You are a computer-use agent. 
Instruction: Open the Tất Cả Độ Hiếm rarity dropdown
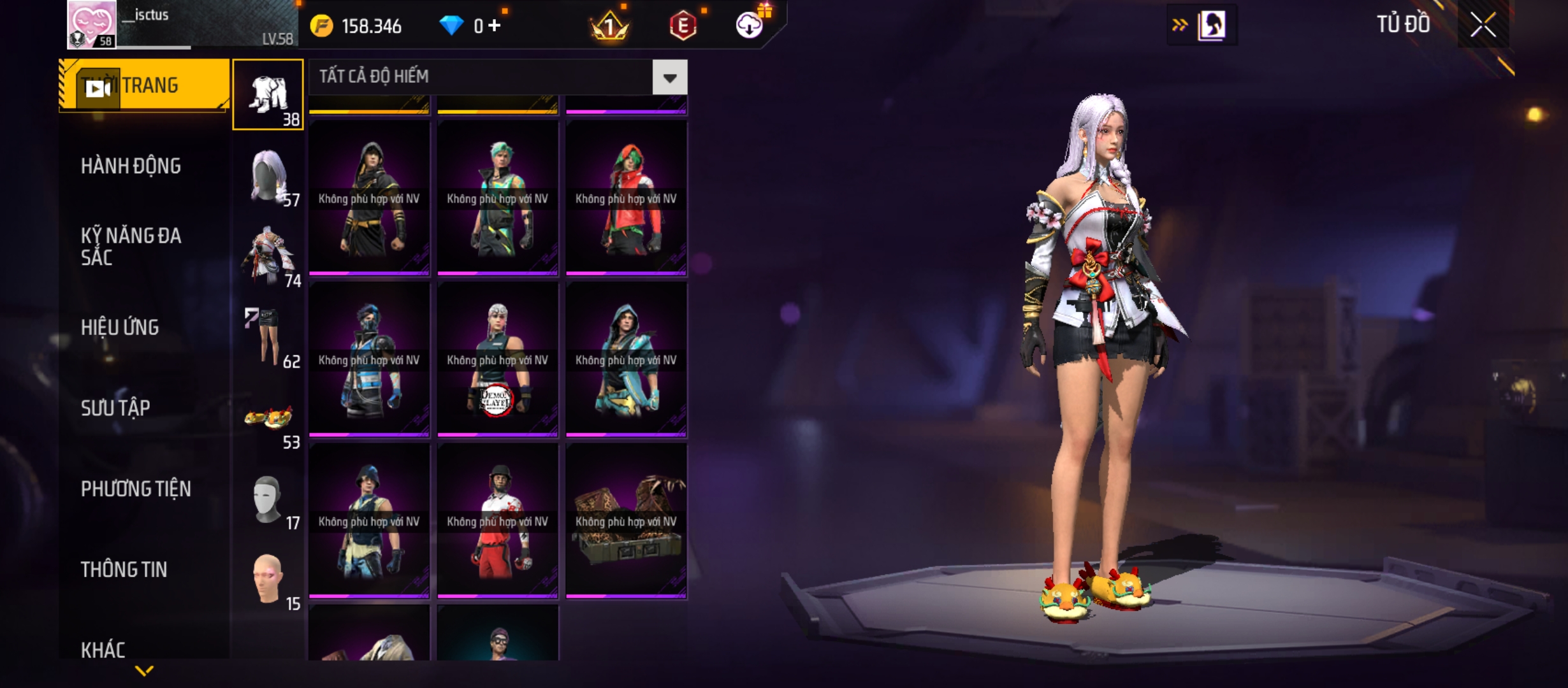(x=669, y=78)
